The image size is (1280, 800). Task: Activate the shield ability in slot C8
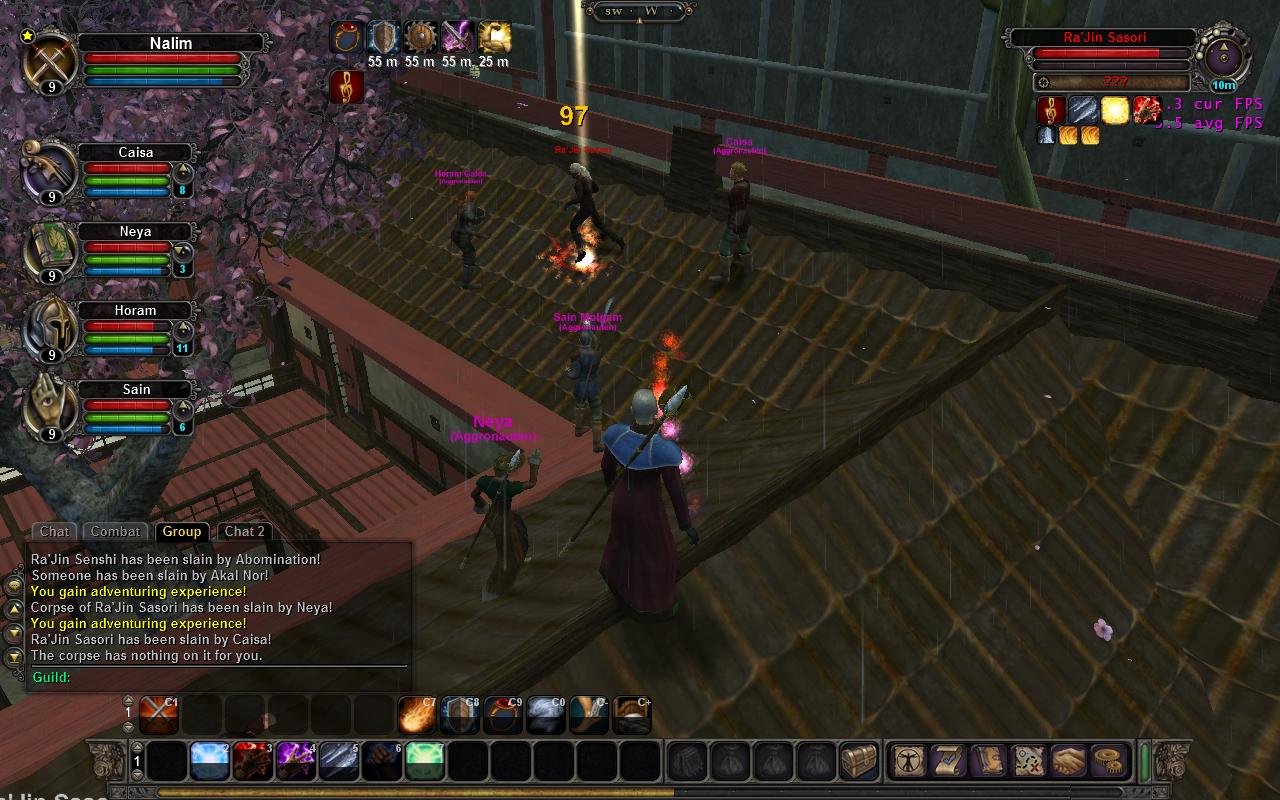pos(460,716)
